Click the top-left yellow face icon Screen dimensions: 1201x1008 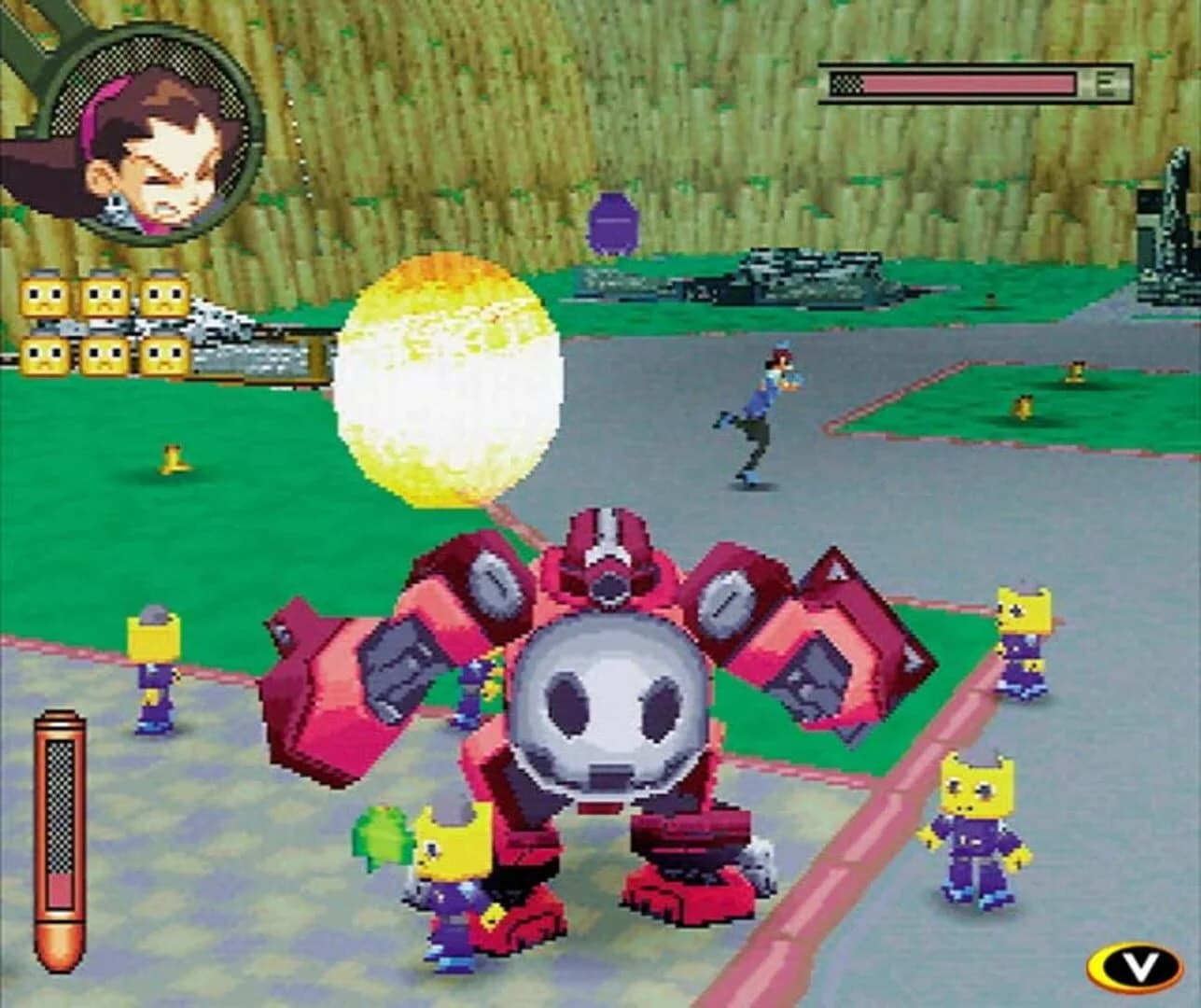click(x=42, y=294)
